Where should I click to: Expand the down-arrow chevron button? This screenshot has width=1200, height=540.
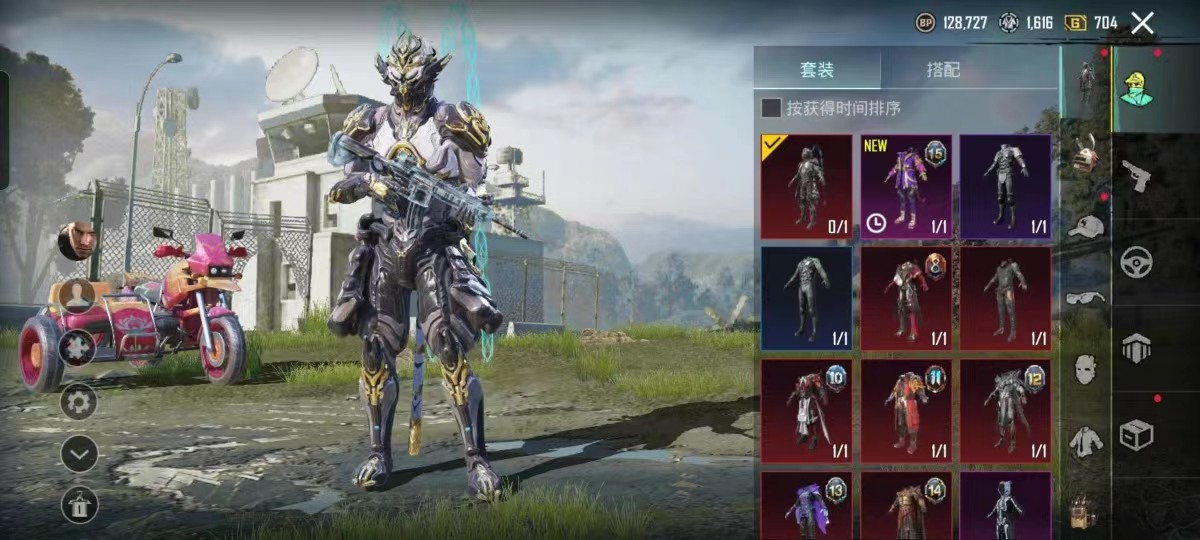tap(79, 453)
